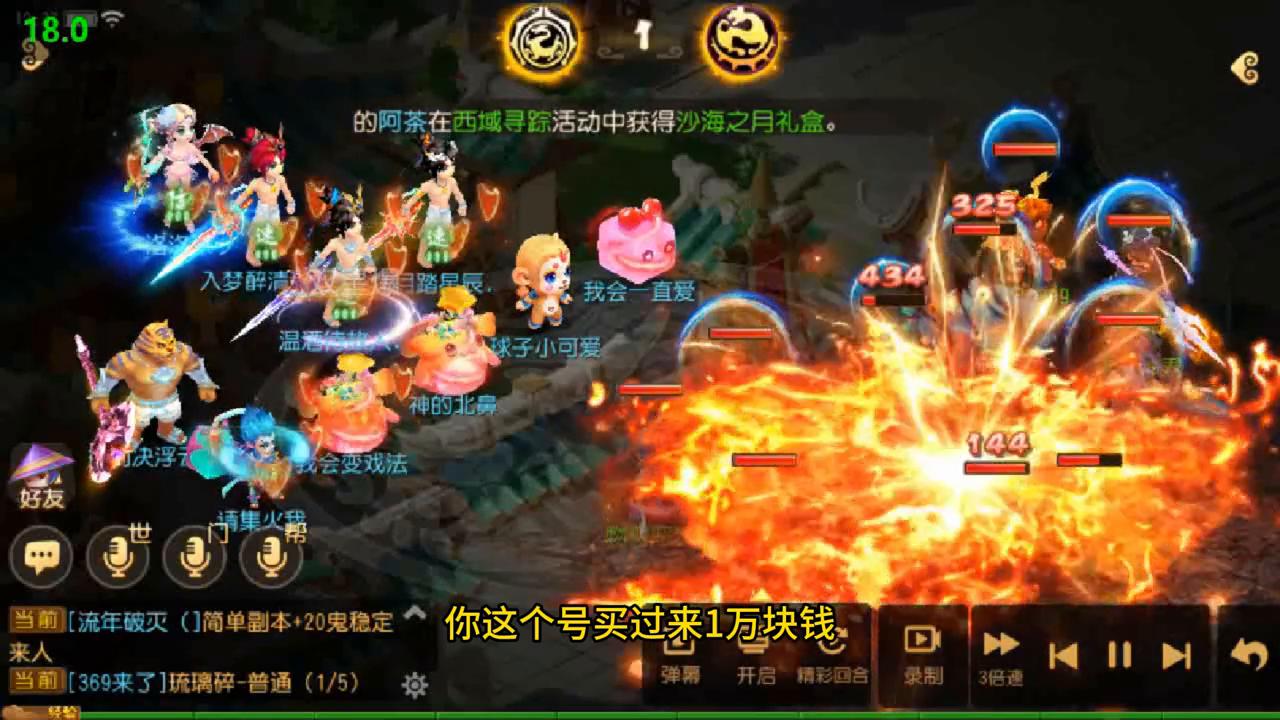1280x720 pixels.
Task: Open the chat bubble message icon
Action: tap(41, 557)
